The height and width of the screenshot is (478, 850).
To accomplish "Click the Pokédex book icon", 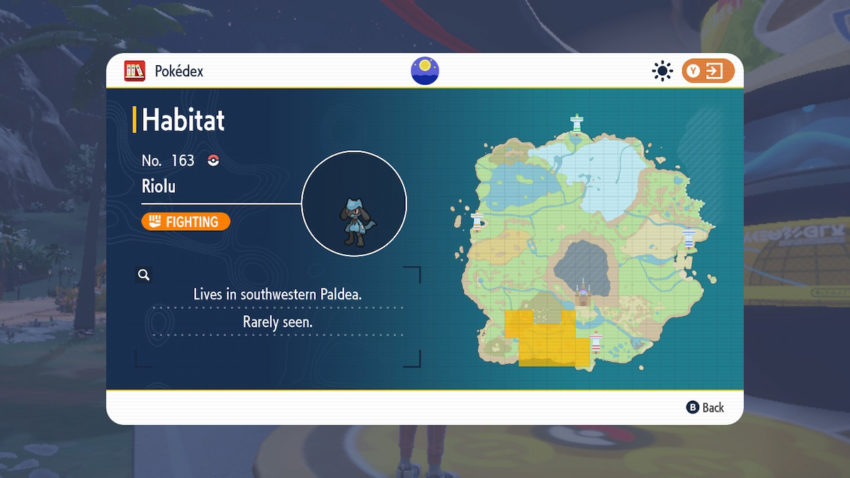I will point(134,71).
